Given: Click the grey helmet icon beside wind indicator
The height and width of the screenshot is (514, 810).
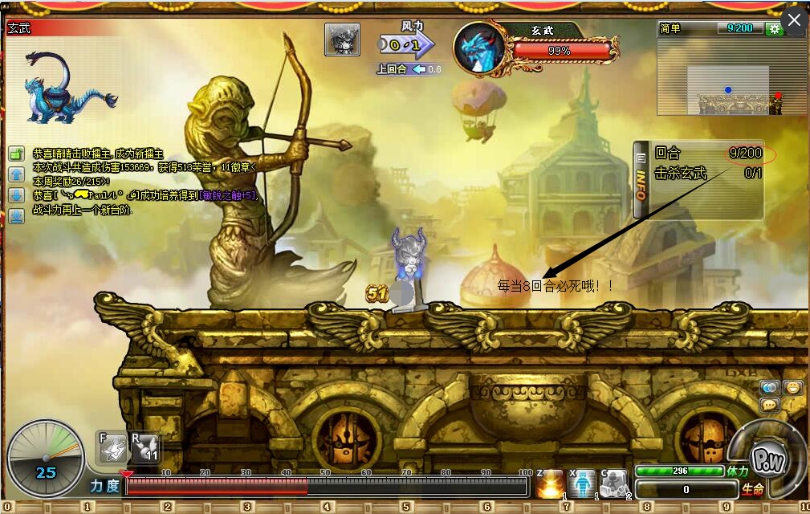Looking at the screenshot, I should [x=342, y=40].
